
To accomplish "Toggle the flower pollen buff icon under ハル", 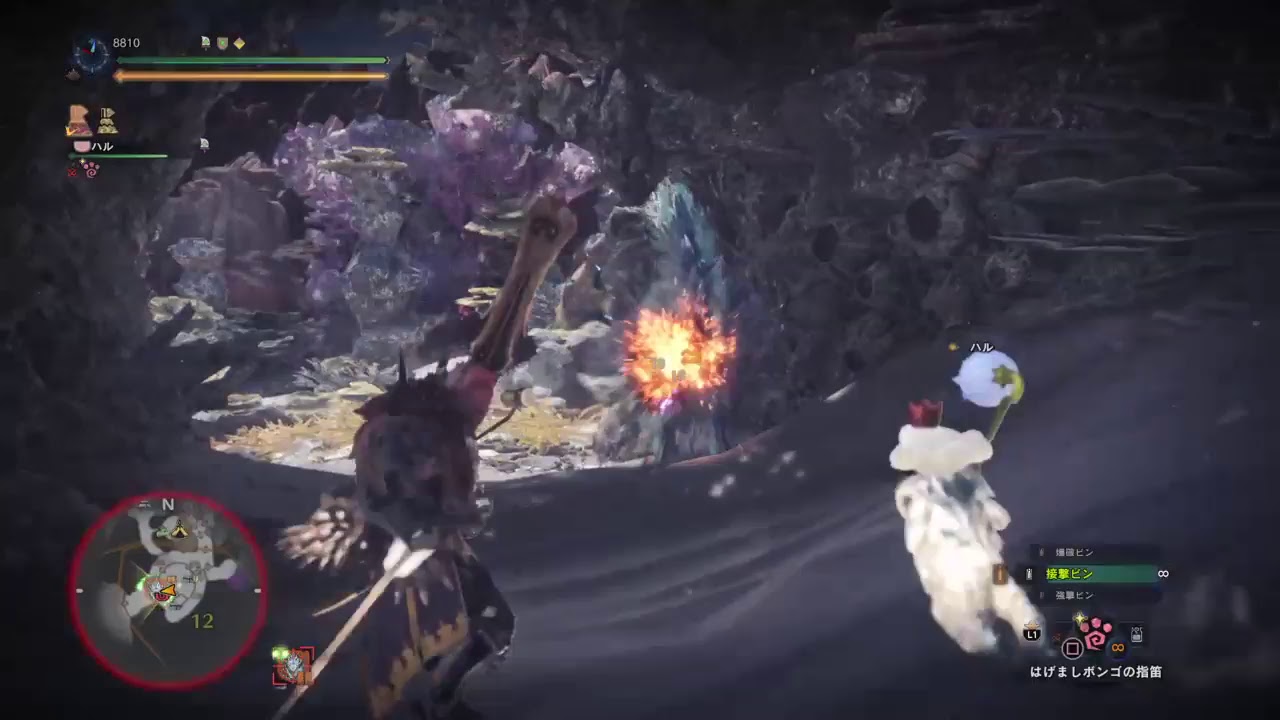I will click(x=91, y=169).
